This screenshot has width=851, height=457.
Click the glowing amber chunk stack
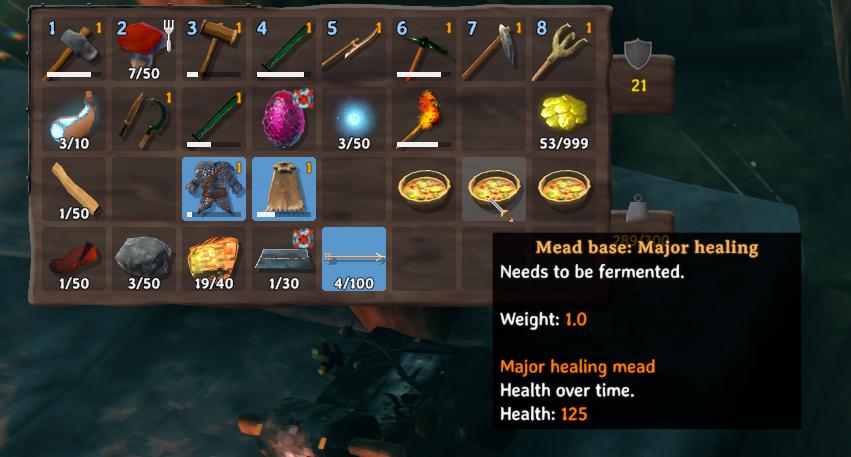pyautogui.click(x=214, y=259)
